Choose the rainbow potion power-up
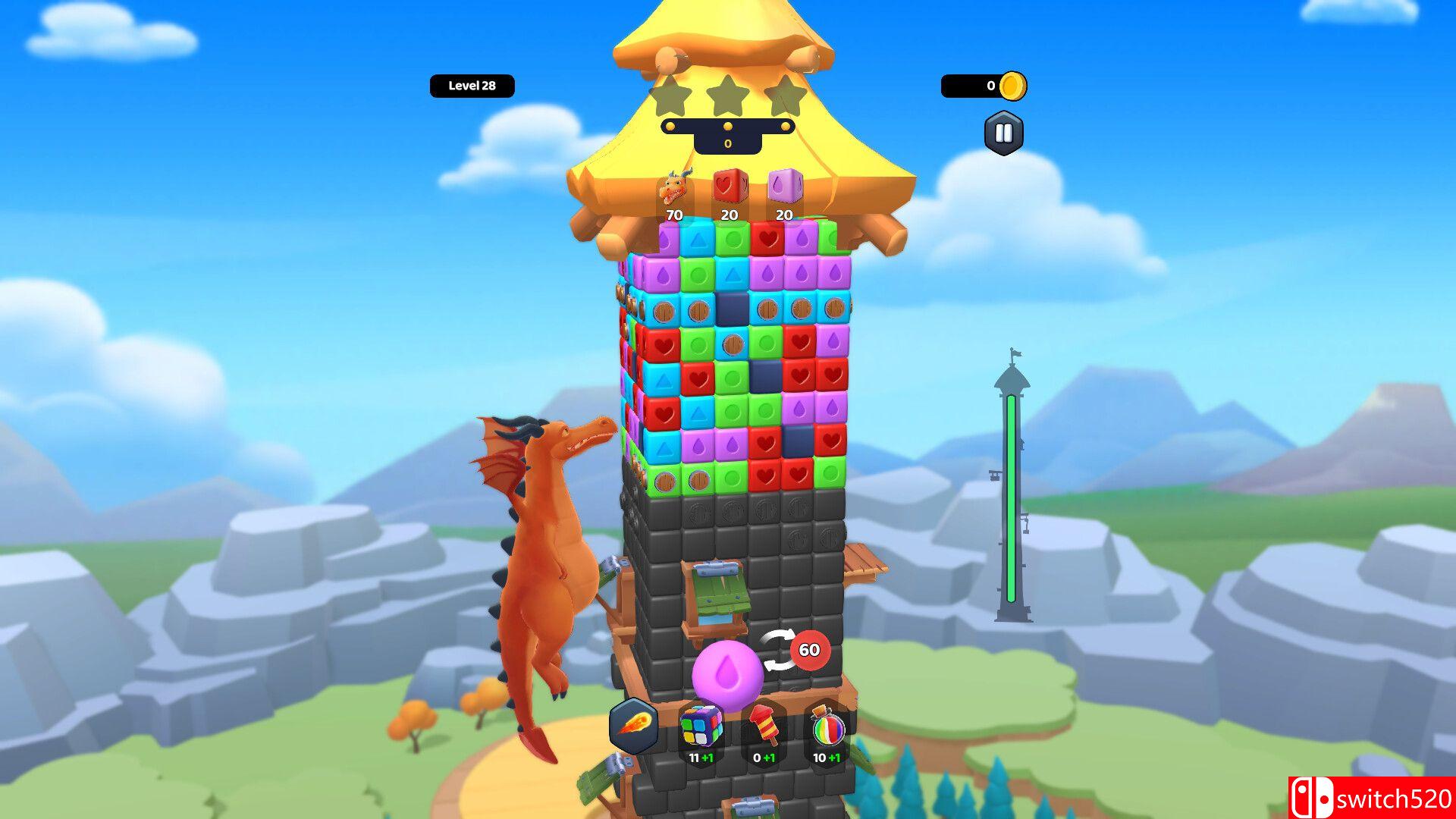The image size is (1456, 819). point(827,728)
